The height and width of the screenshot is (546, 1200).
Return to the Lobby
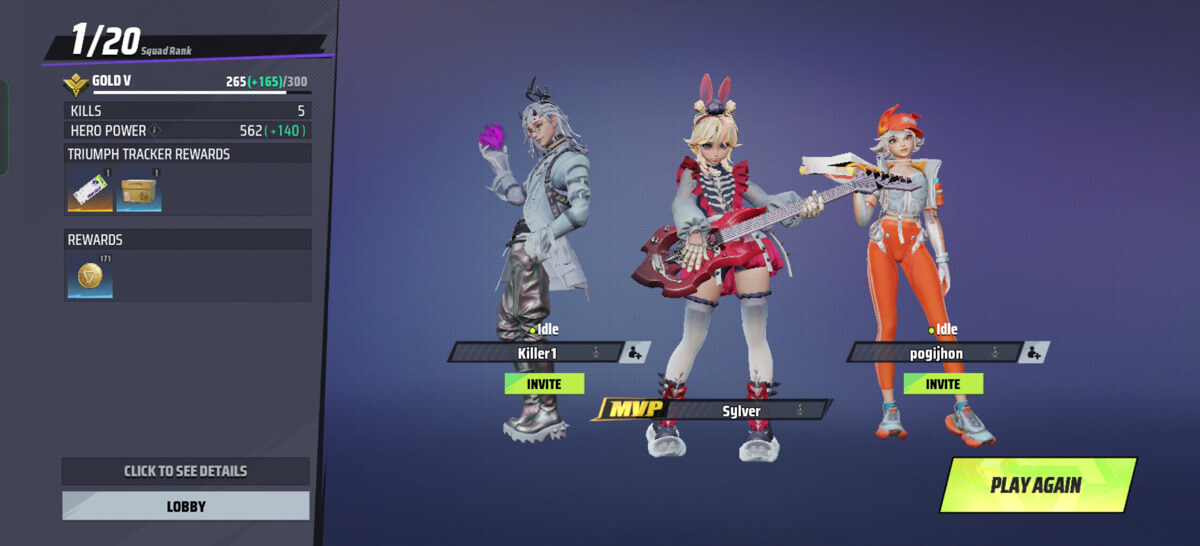point(186,506)
